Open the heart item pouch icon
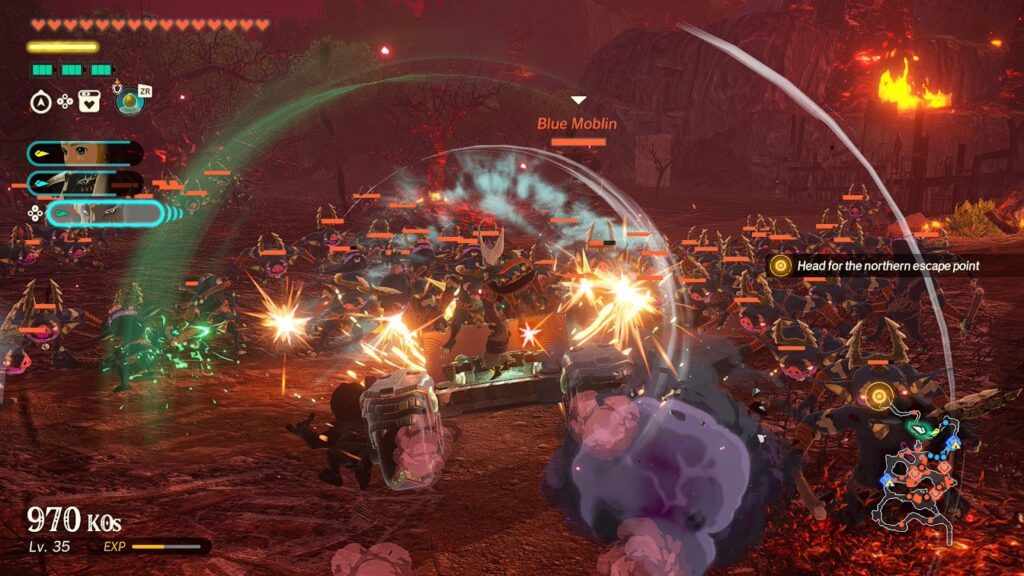Screen dimensions: 1024x576 coord(89,100)
